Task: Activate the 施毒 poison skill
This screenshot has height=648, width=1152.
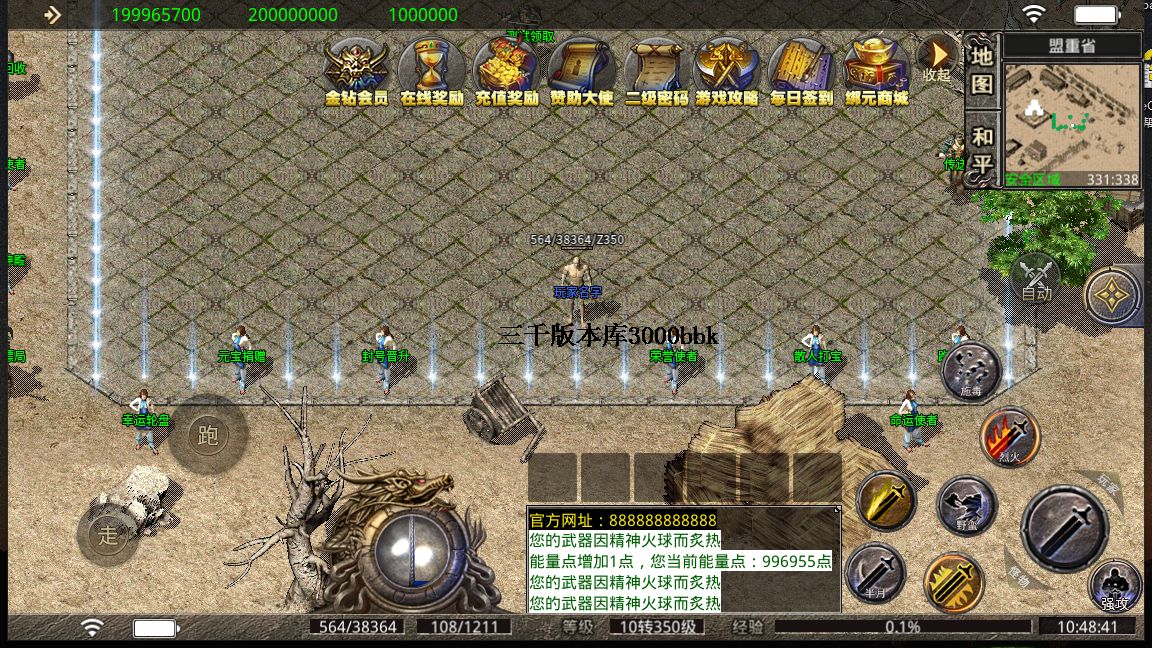Action: pyautogui.click(x=971, y=372)
